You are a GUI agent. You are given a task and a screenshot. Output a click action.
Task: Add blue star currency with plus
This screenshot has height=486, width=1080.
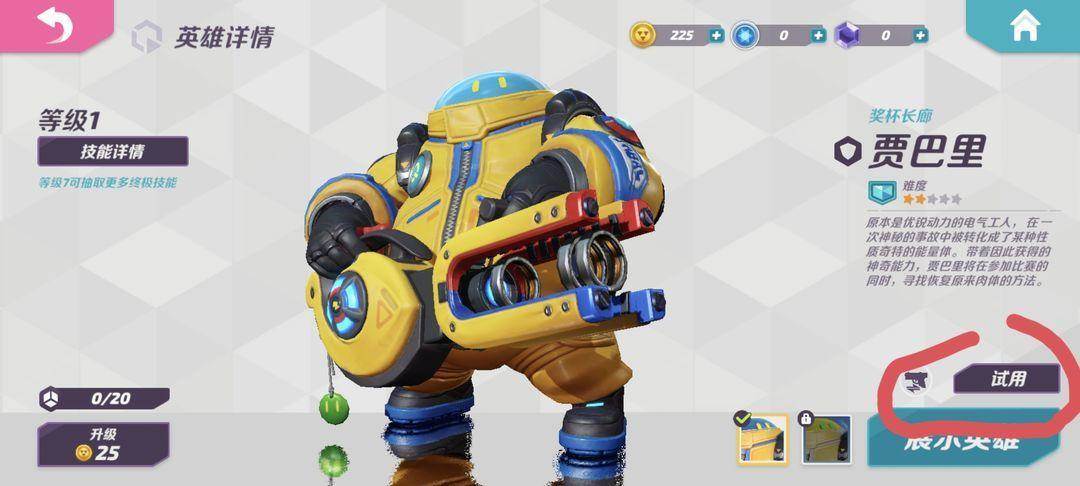[x=818, y=35]
